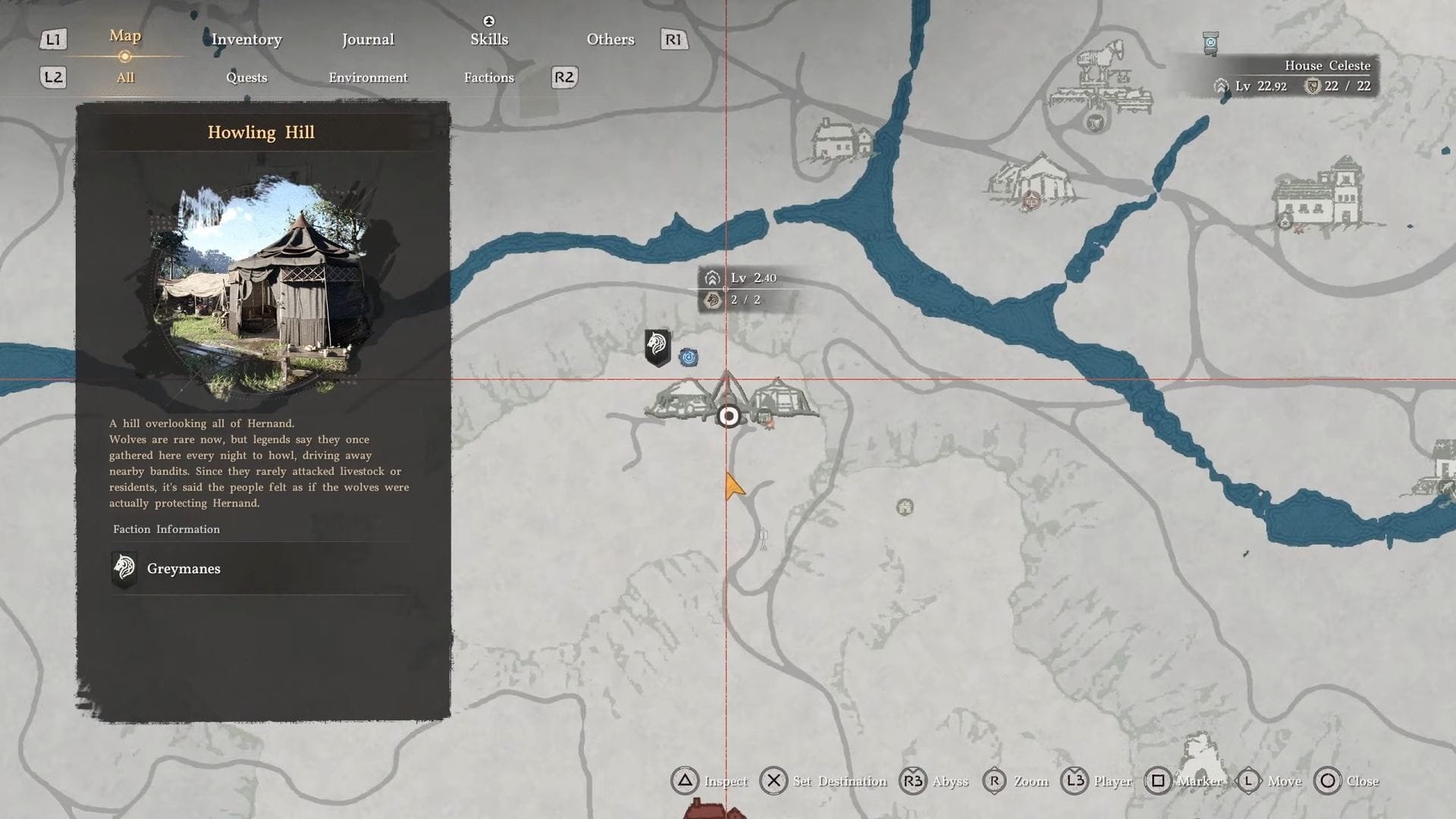Select the Greymanes wolf shield map marker

(657, 347)
